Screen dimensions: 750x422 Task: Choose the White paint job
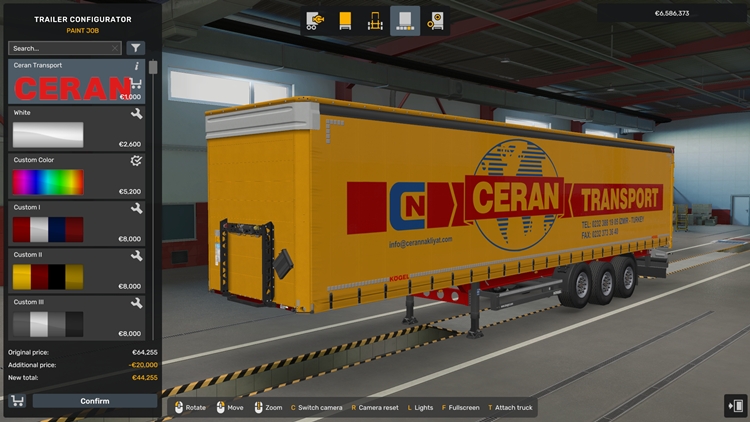tap(48, 135)
